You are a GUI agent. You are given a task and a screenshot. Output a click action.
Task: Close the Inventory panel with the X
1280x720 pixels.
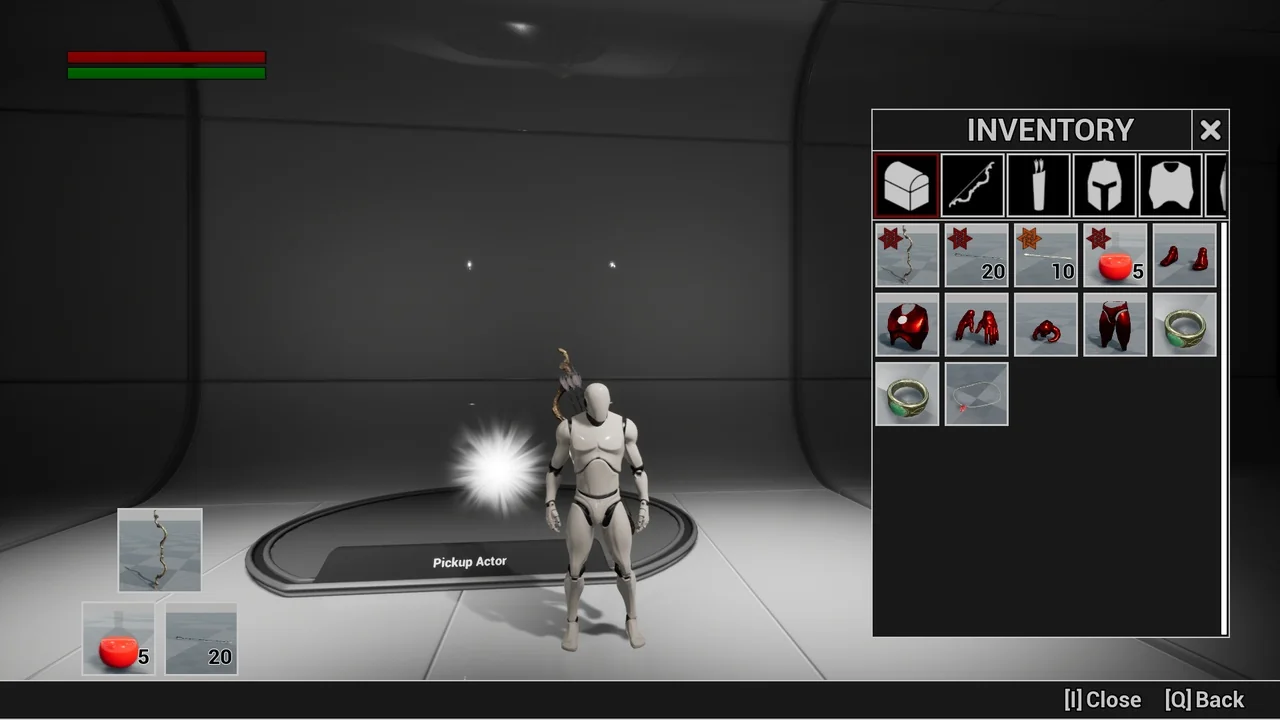1210,130
